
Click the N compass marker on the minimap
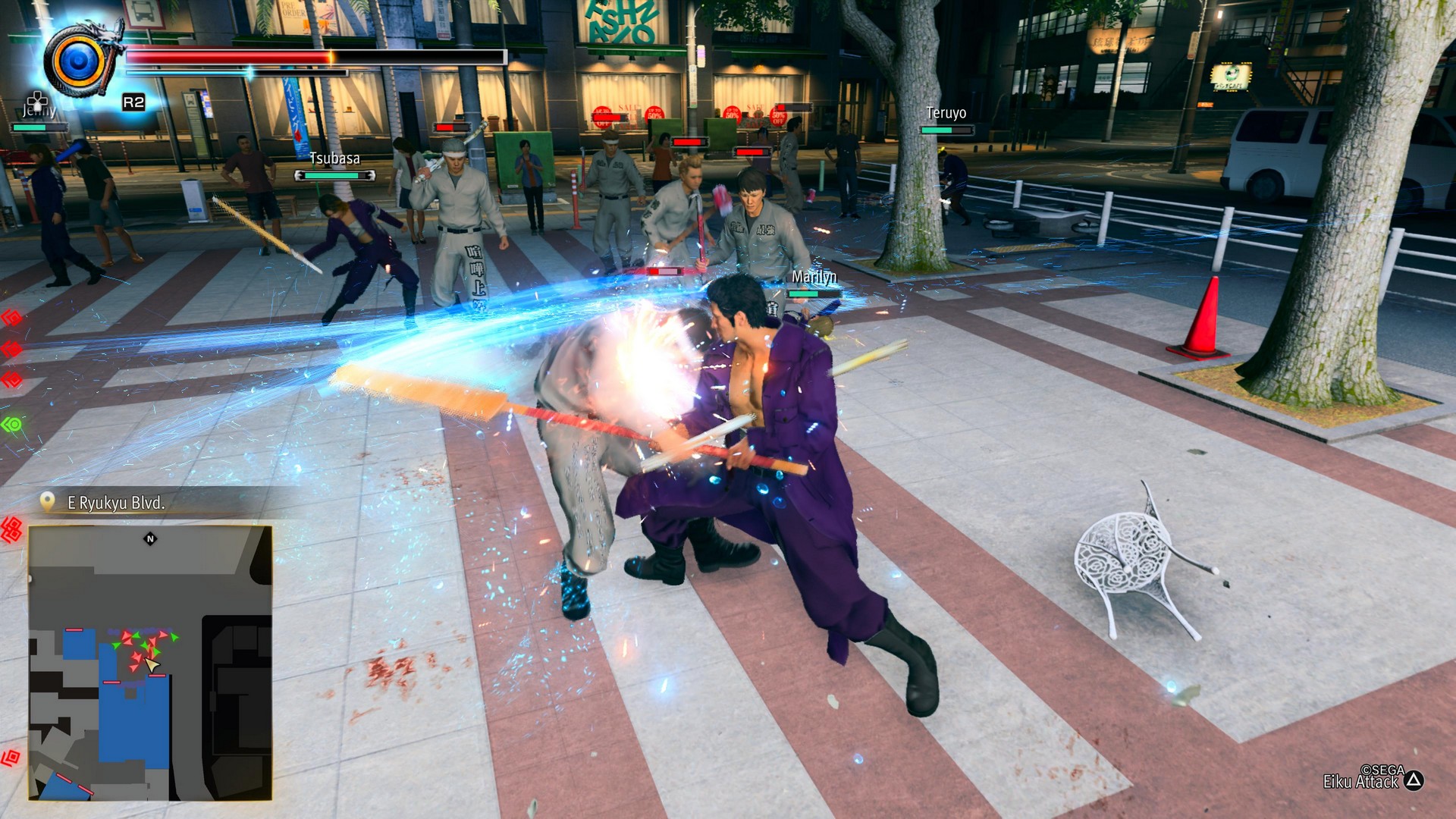pyautogui.click(x=150, y=538)
